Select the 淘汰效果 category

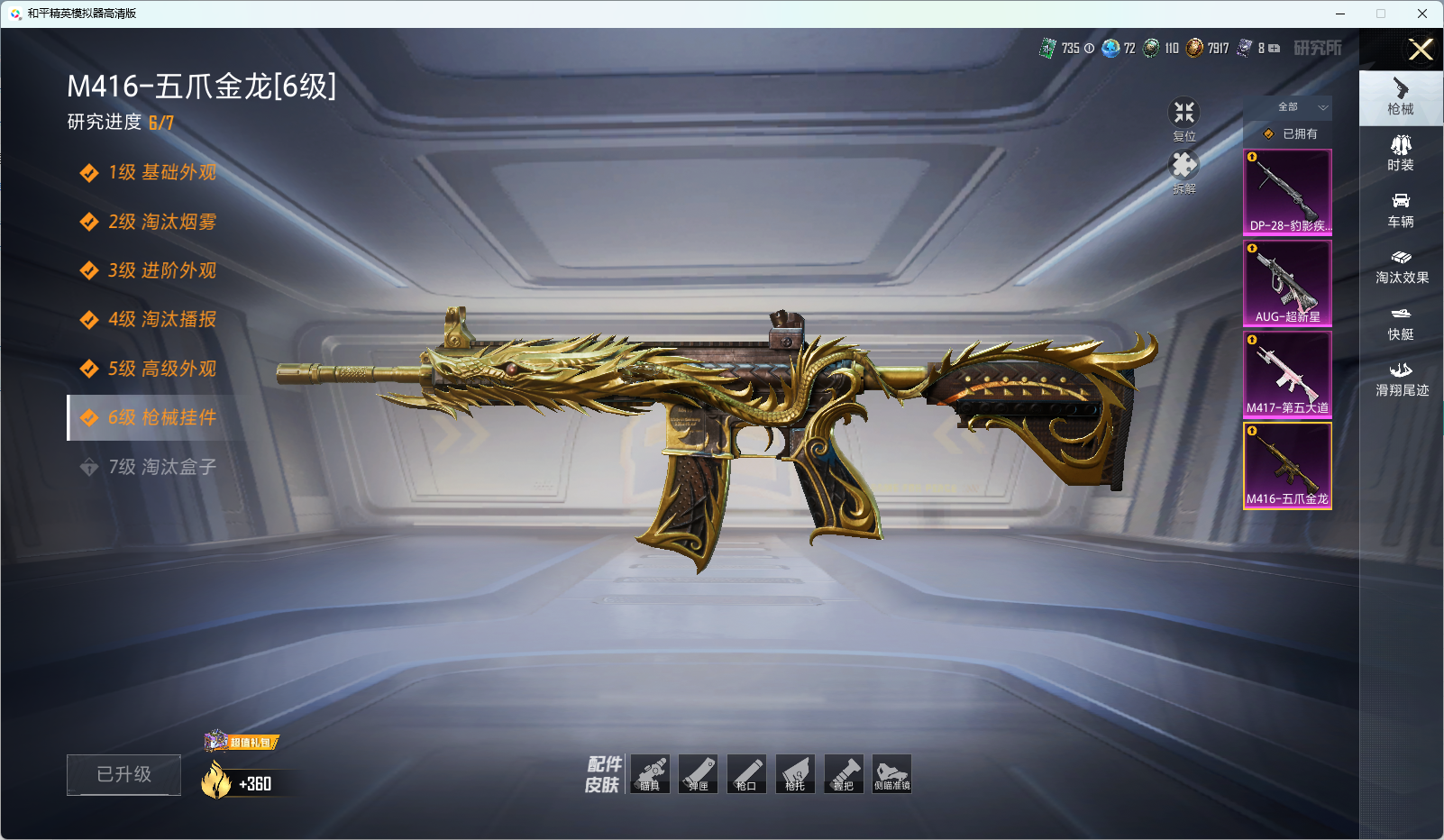click(x=1401, y=267)
